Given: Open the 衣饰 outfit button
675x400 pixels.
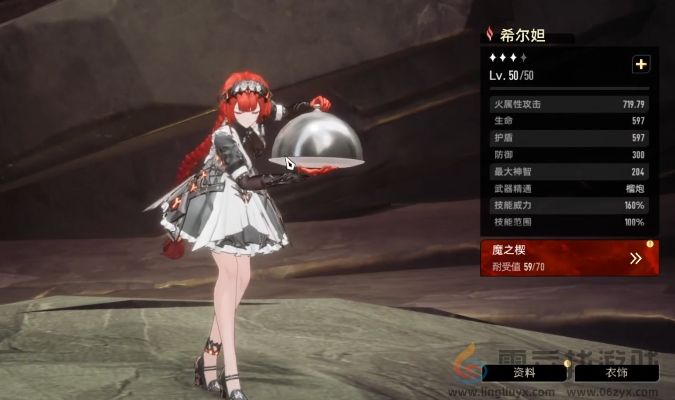Looking at the screenshot, I should pos(616,372).
